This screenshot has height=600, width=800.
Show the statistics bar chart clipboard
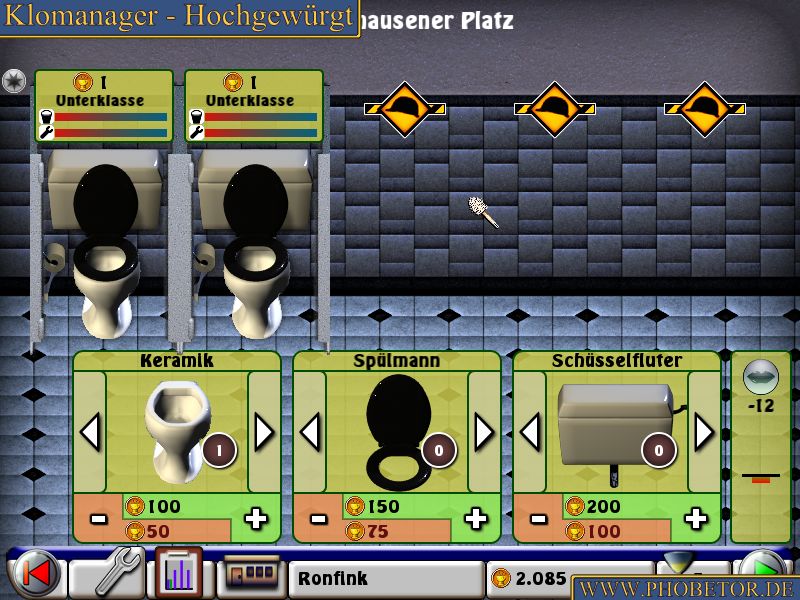click(177, 574)
